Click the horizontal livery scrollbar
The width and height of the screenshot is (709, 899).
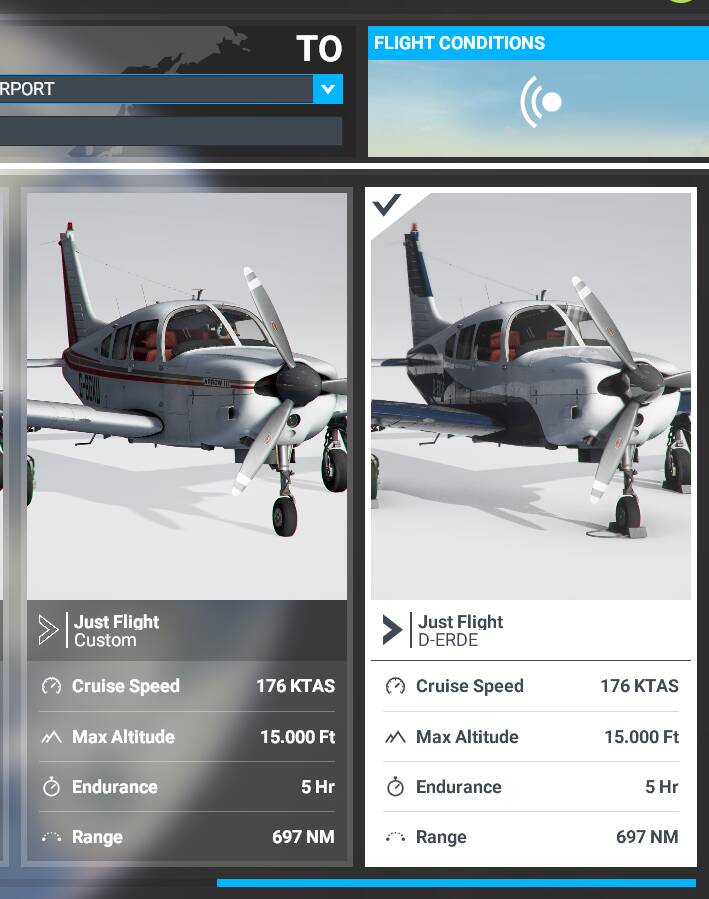point(456,883)
